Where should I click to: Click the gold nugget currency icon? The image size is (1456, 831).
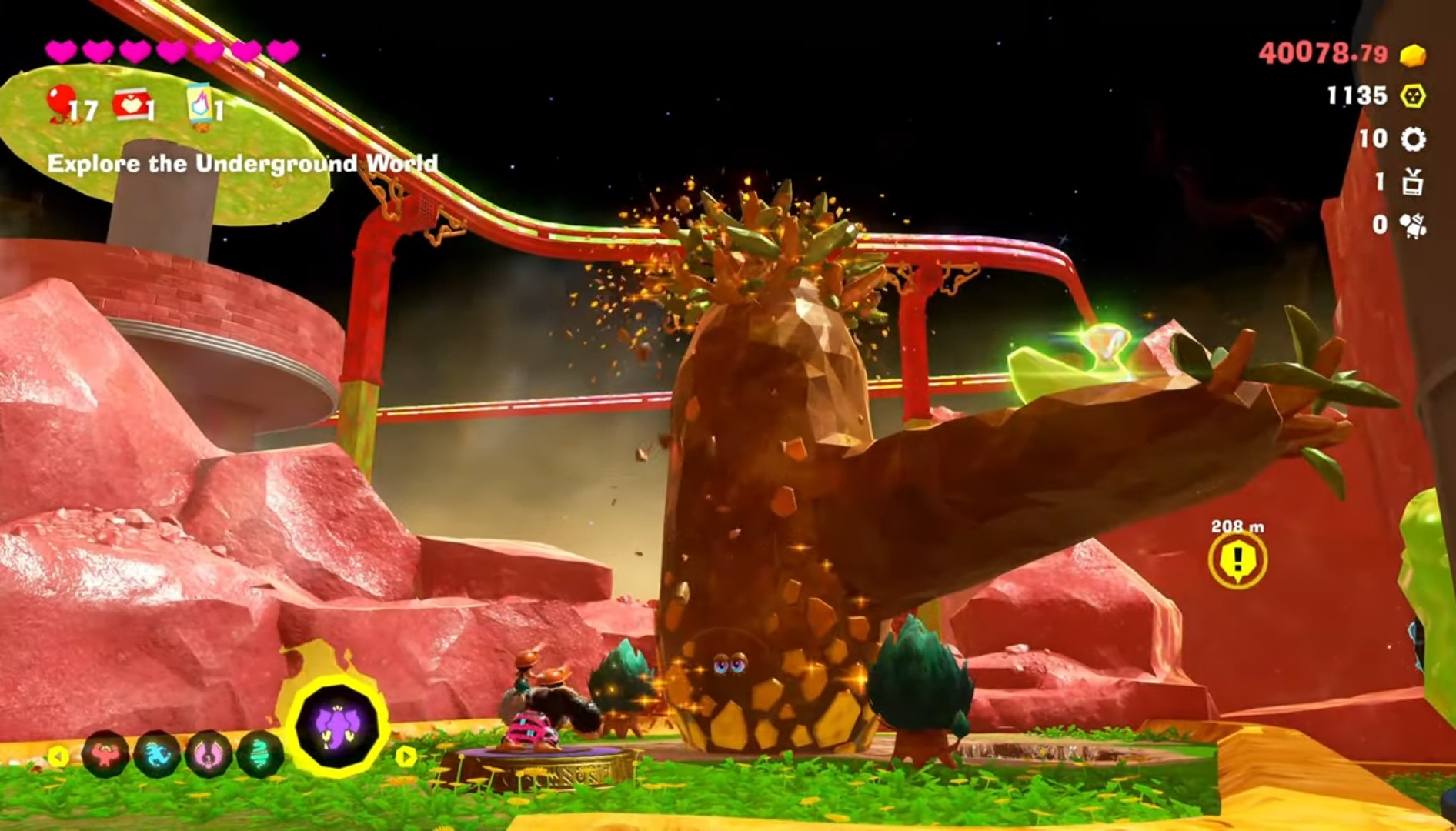tap(1412, 55)
